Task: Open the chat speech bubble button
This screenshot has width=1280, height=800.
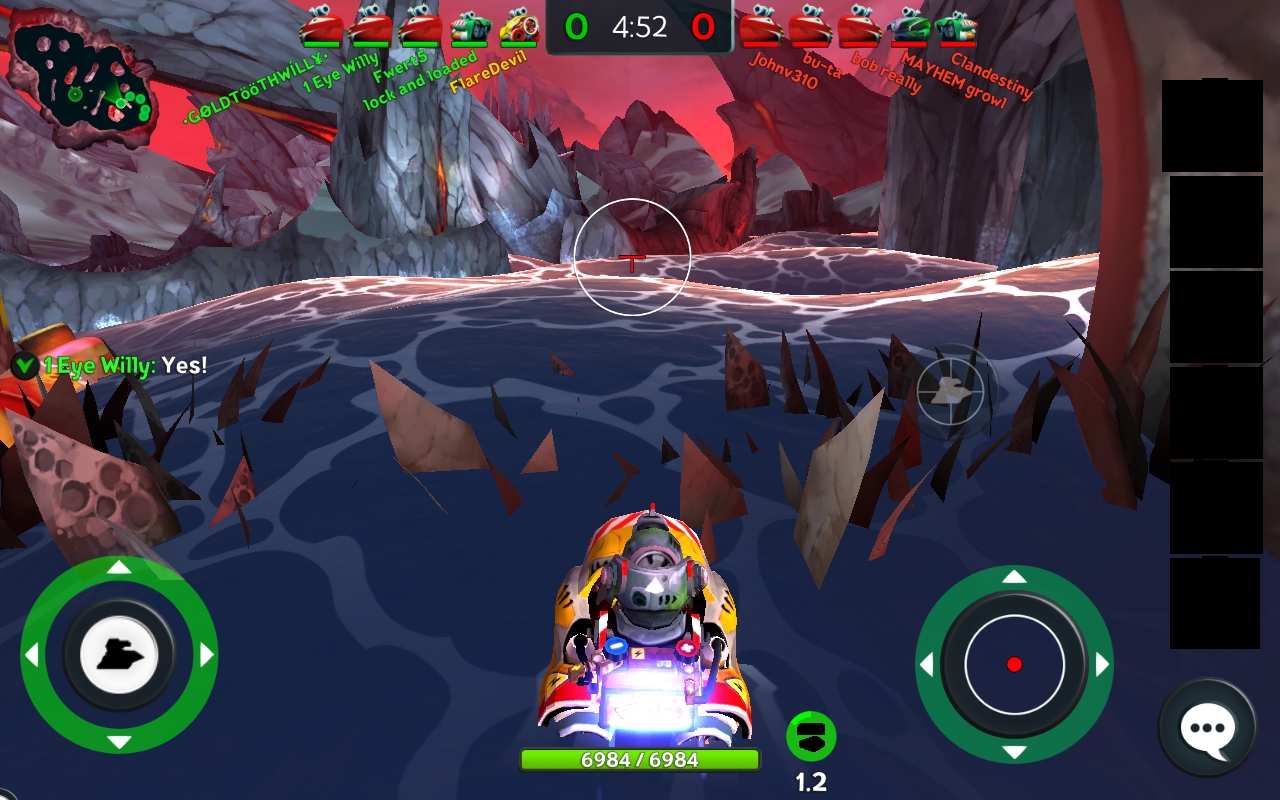Action: pyautogui.click(x=1207, y=728)
